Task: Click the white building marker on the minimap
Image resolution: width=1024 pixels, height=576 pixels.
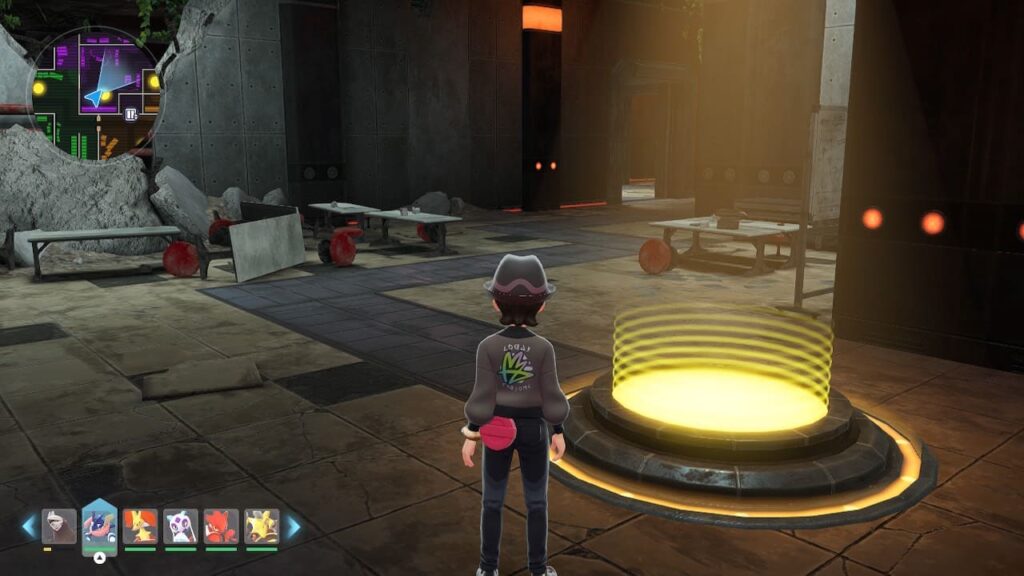Action: 130,114
